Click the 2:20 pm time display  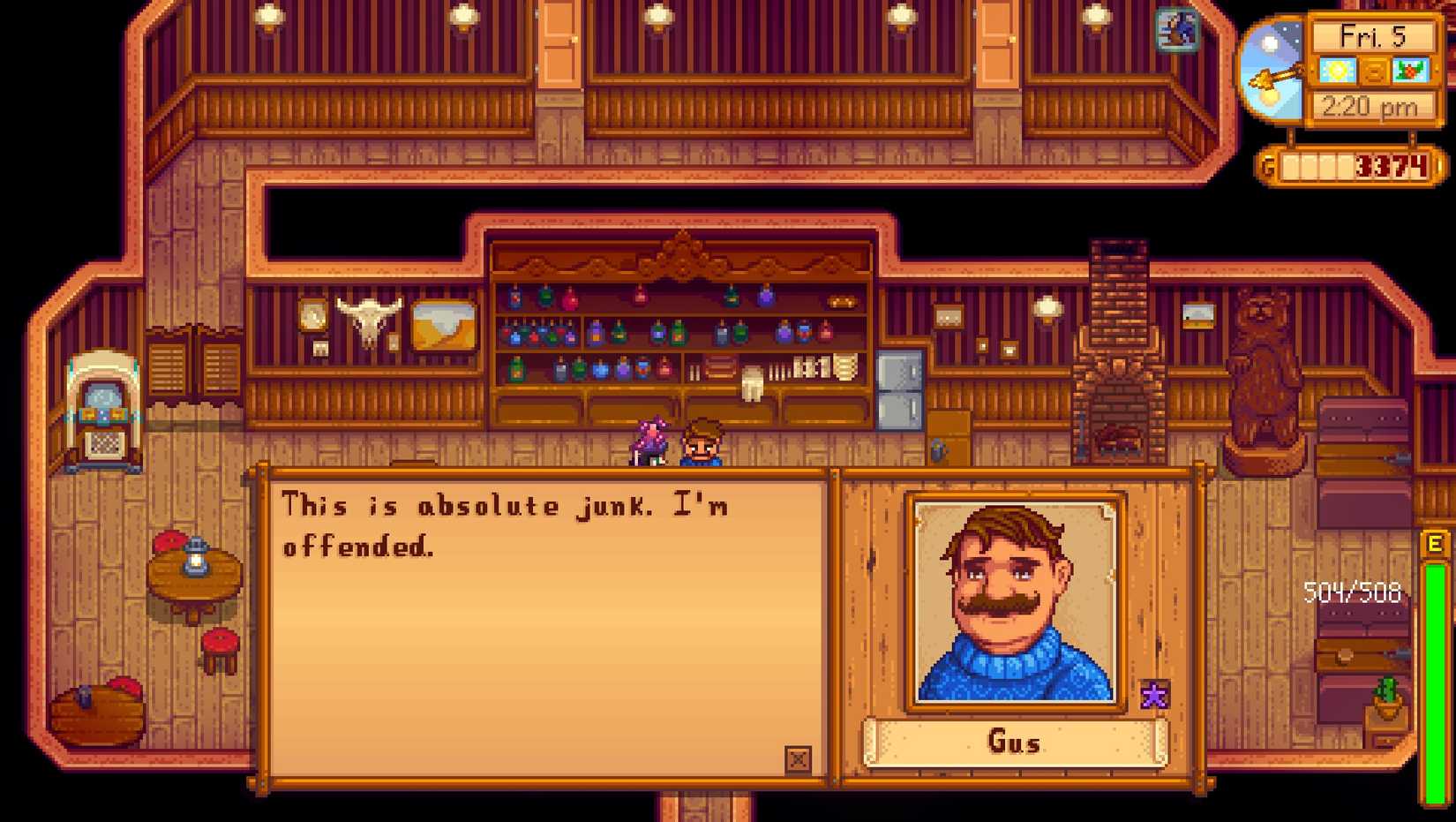pyautogui.click(x=1369, y=105)
